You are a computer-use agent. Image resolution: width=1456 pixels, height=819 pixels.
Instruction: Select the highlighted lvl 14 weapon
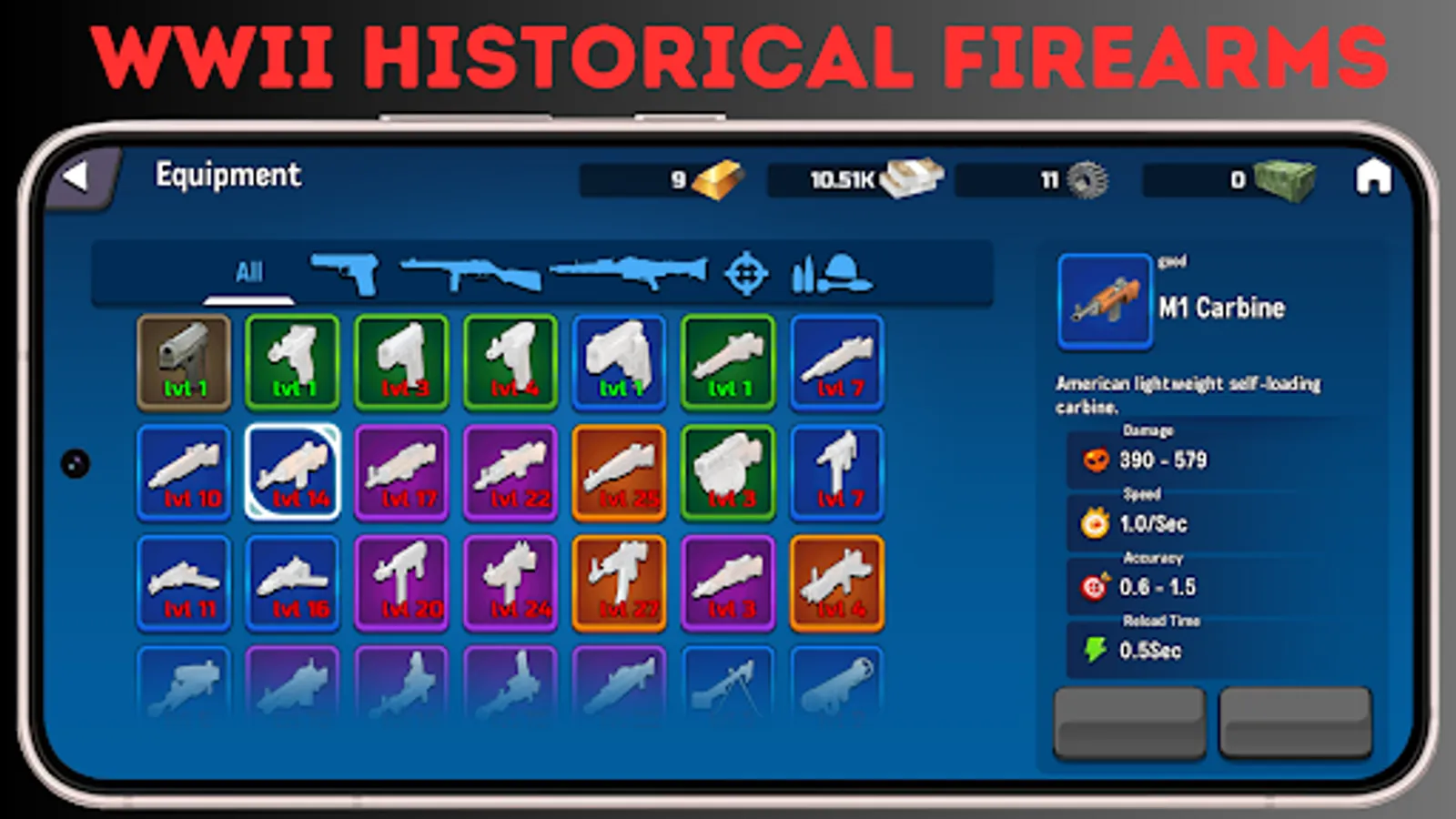click(291, 471)
